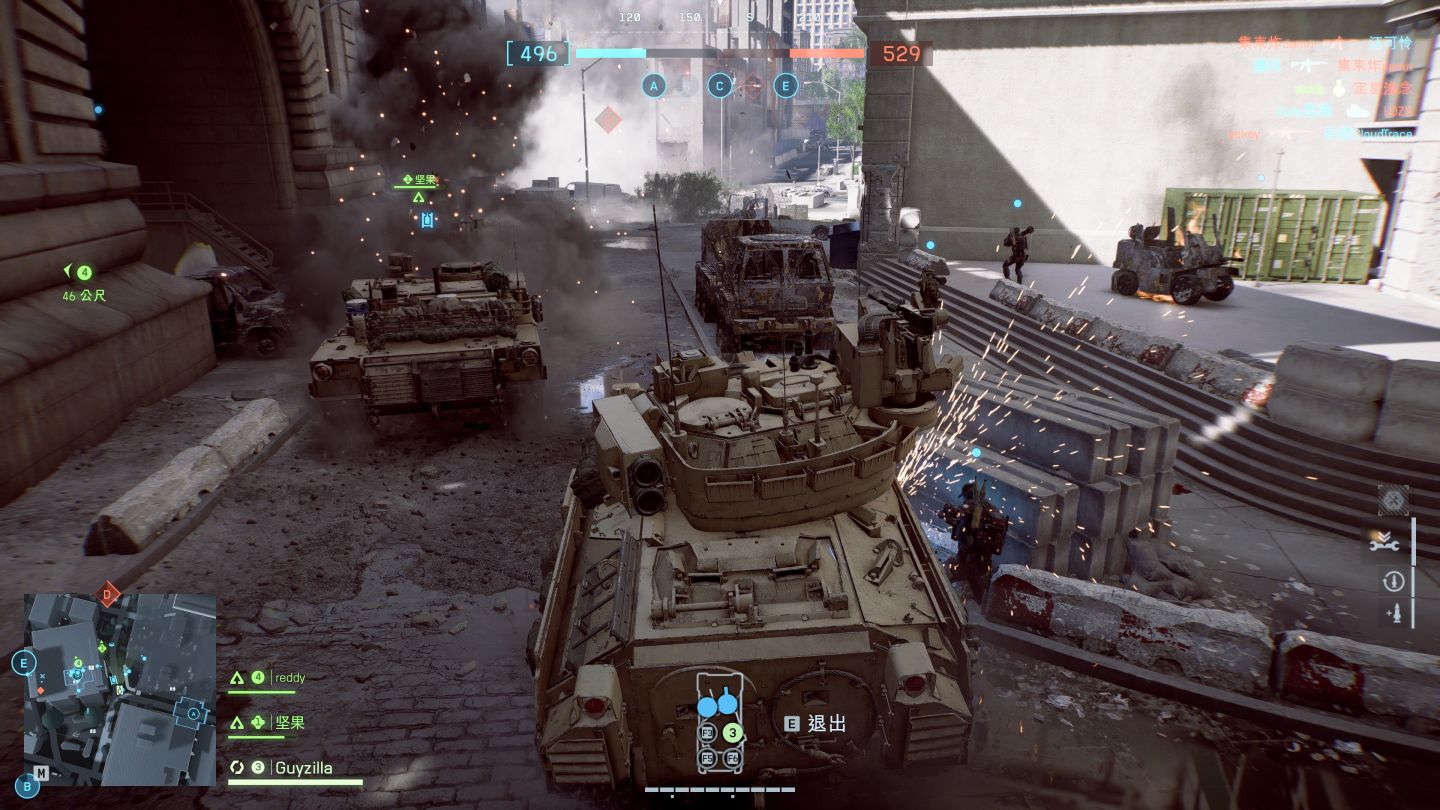
Task: Select capture point C under the score bar
Action: click(x=720, y=86)
